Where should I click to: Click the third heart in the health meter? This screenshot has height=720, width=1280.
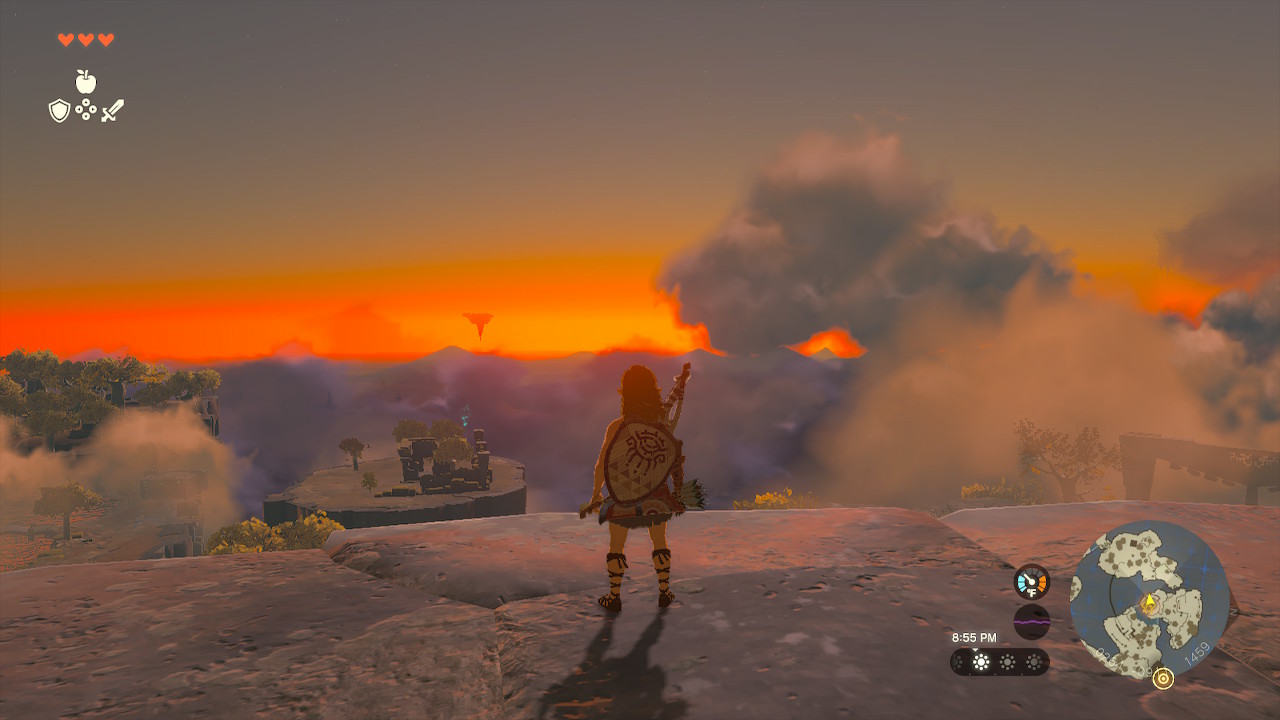coord(105,40)
